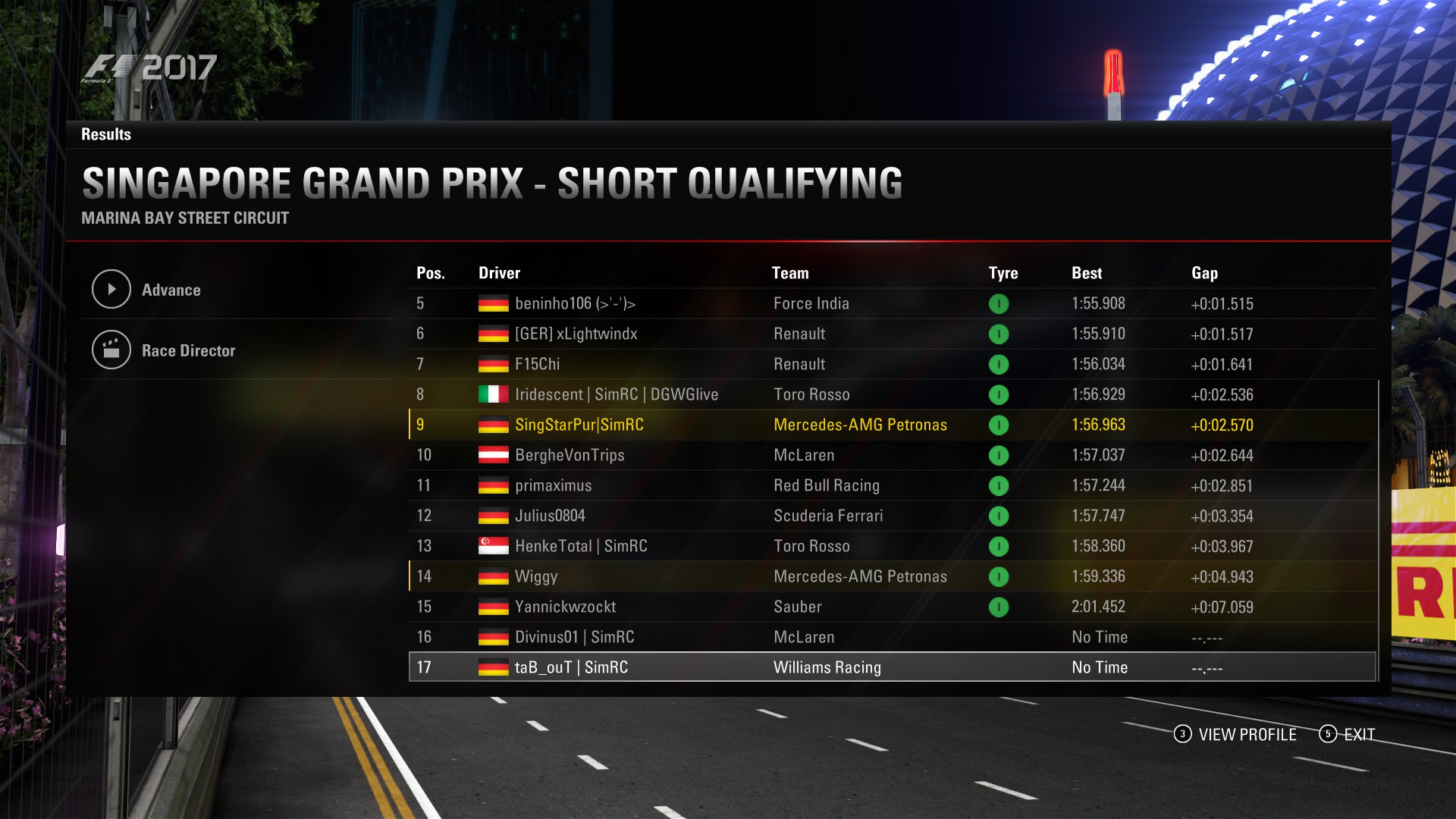Select the Advance menu option
The height and width of the screenshot is (819, 1456).
tap(171, 290)
